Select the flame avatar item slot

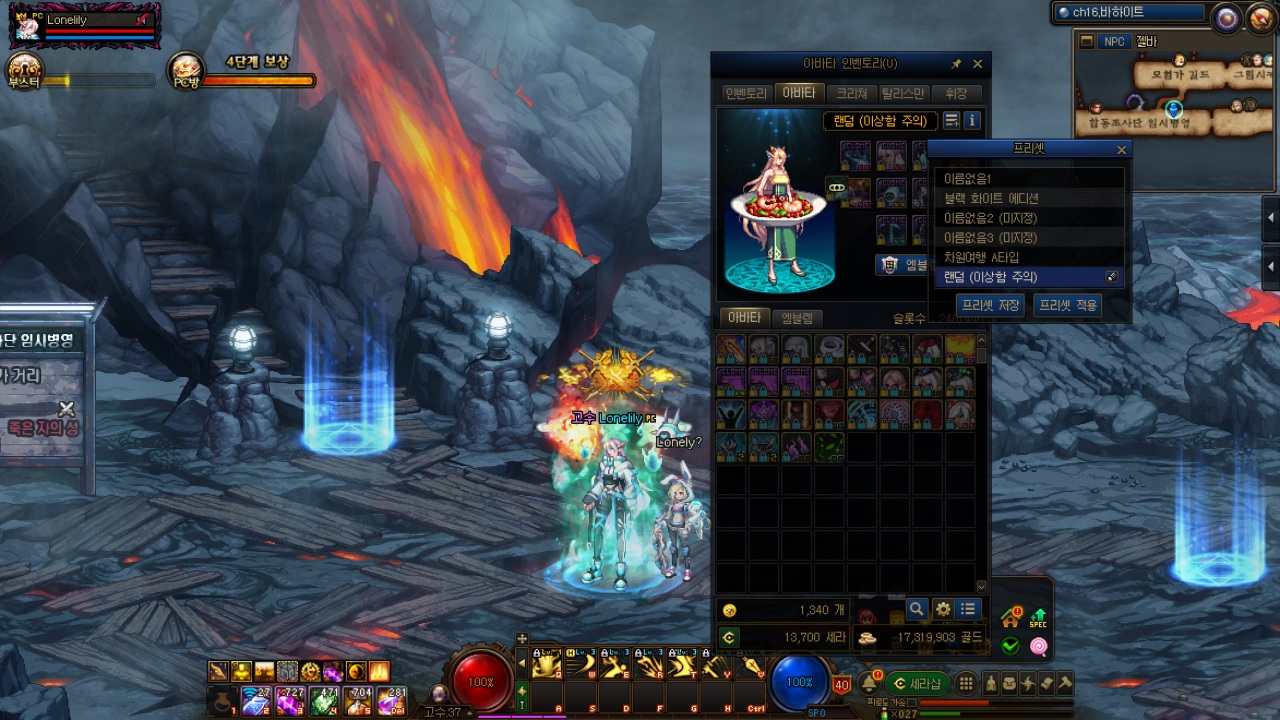(x=960, y=348)
